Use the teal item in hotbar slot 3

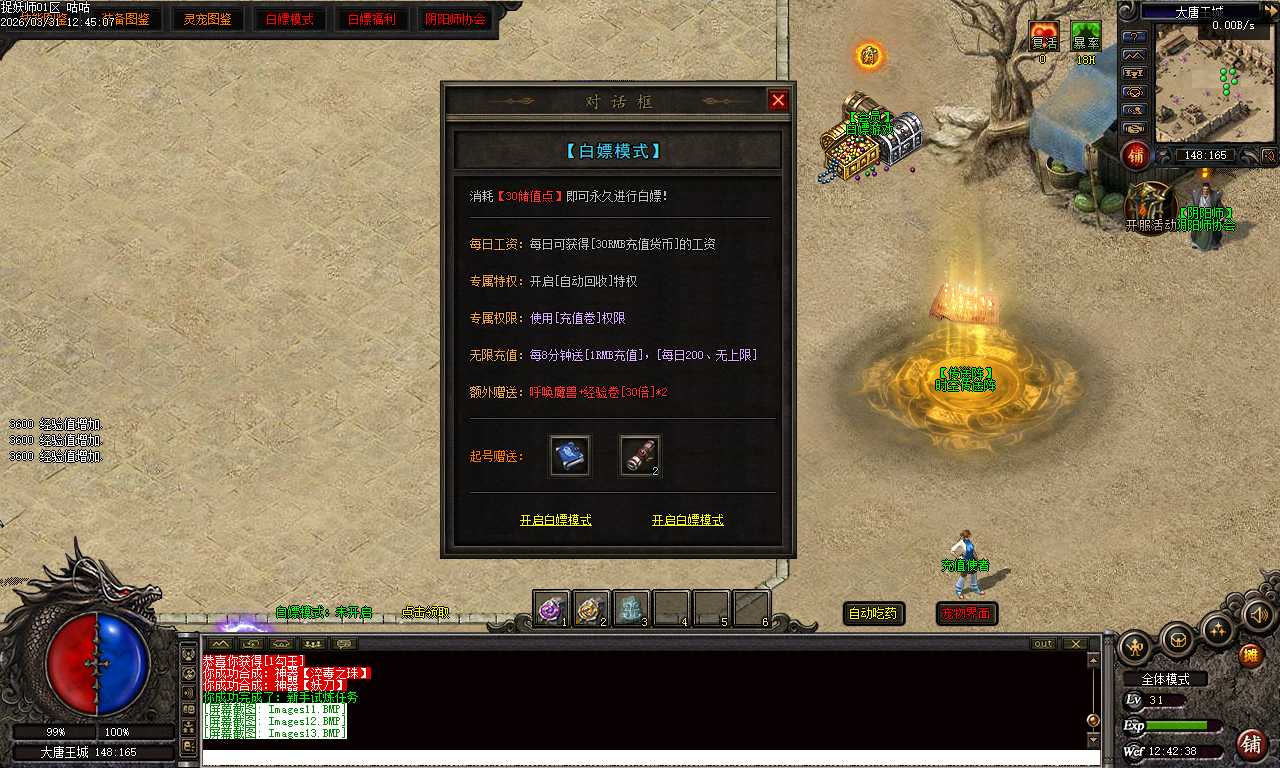pos(631,608)
